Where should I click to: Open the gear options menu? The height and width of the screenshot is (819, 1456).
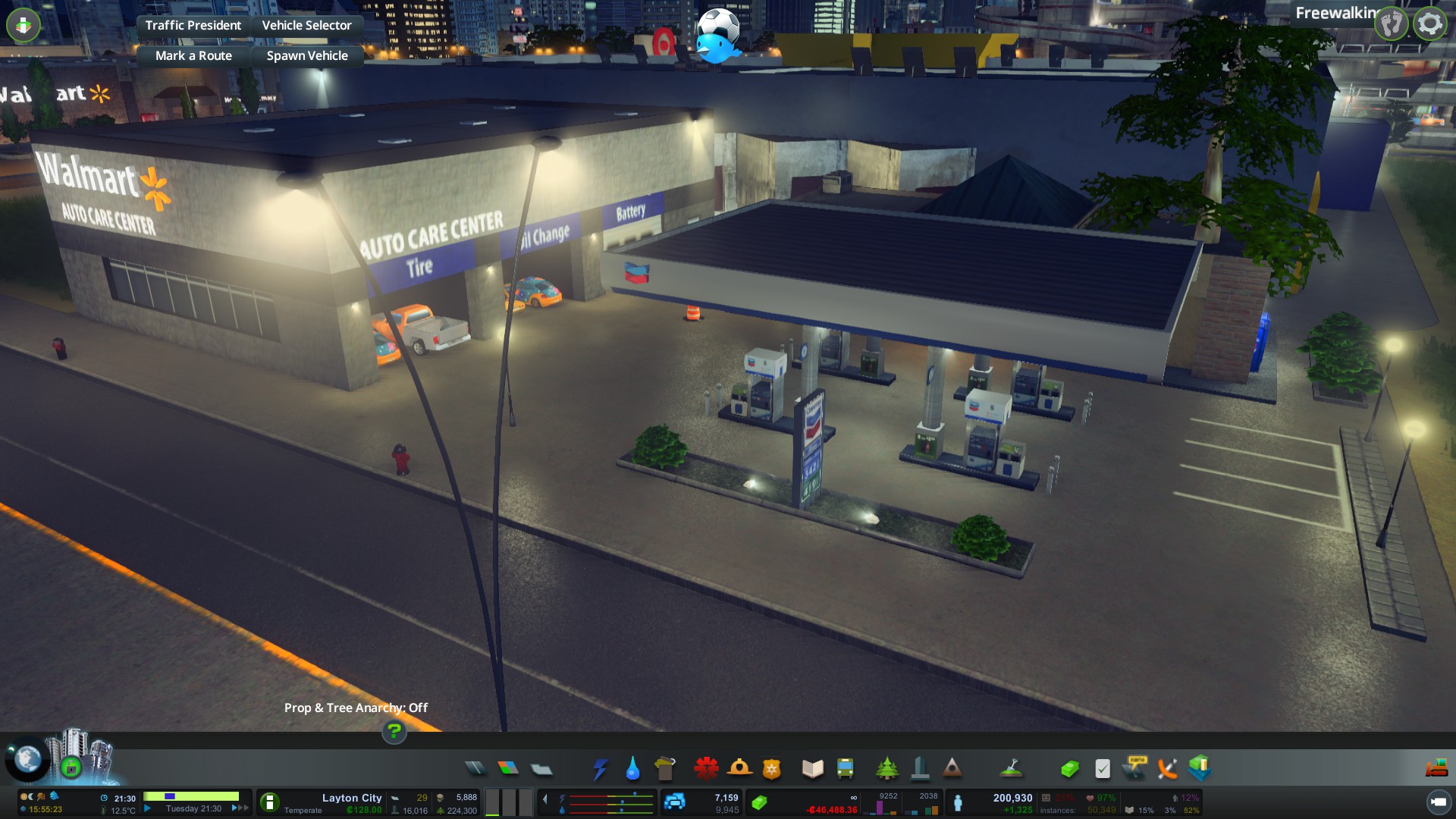click(x=1429, y=24)
